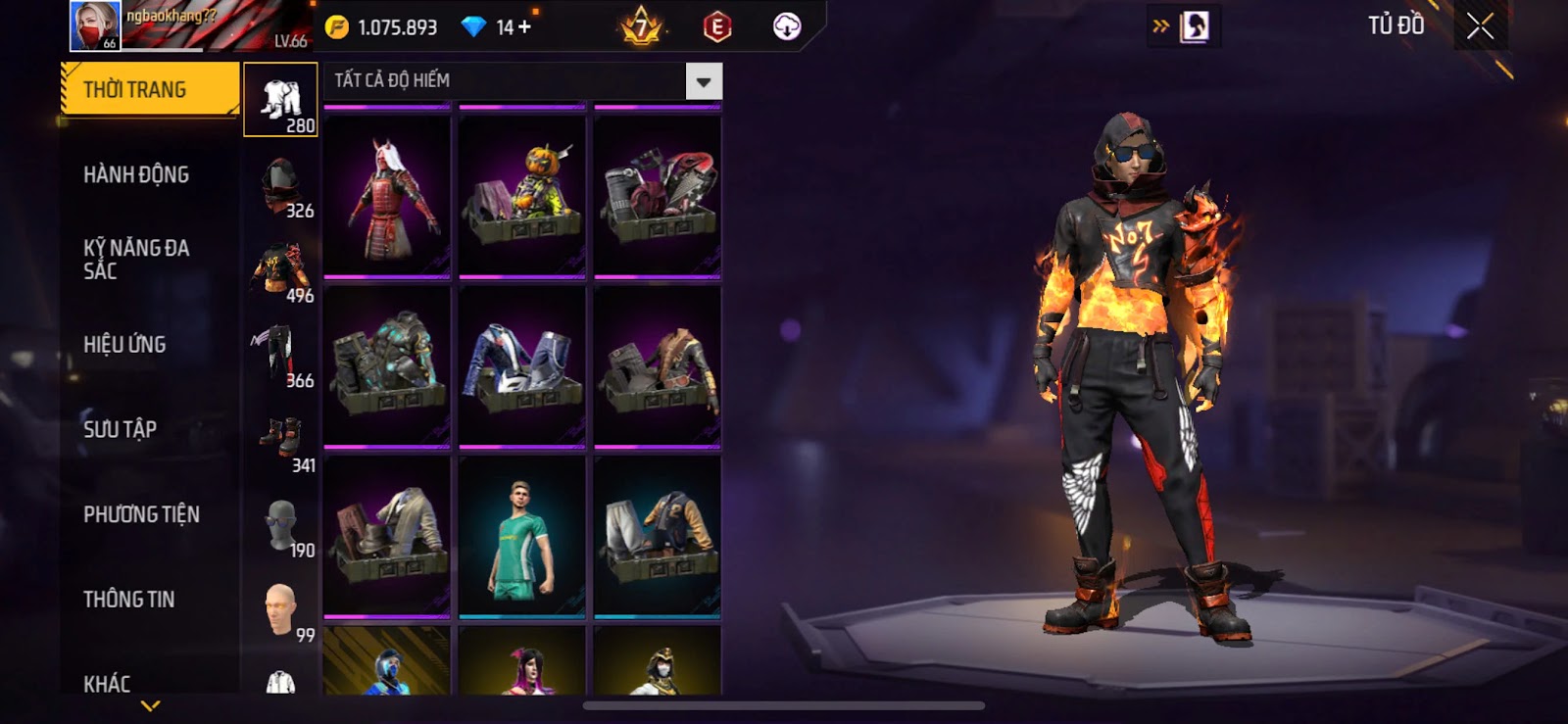
Task: Show the head items subcategory (326)
Action: 280,186
